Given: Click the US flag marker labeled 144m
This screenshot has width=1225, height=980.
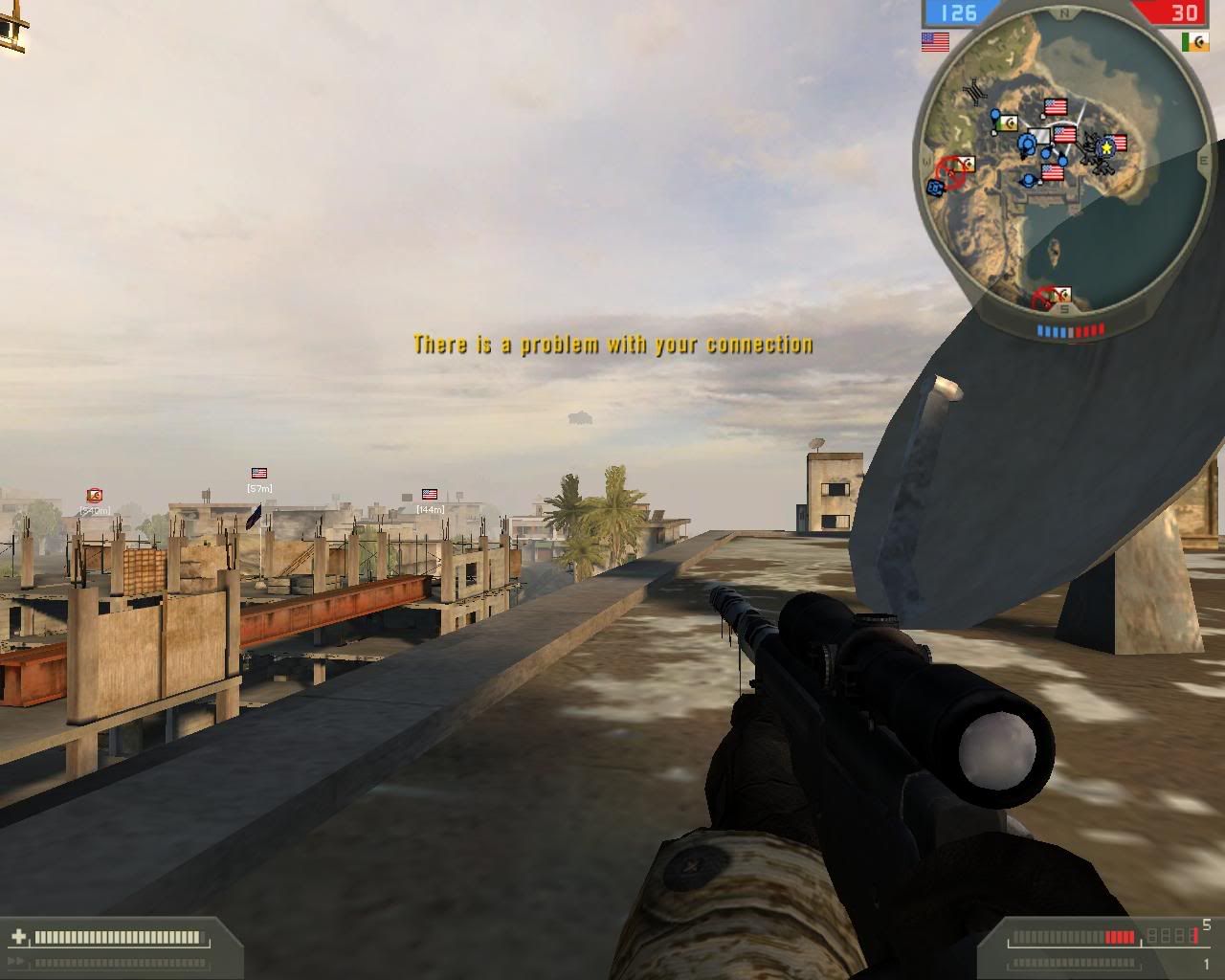Looking at the screenshot, I should tap(430, 495).
